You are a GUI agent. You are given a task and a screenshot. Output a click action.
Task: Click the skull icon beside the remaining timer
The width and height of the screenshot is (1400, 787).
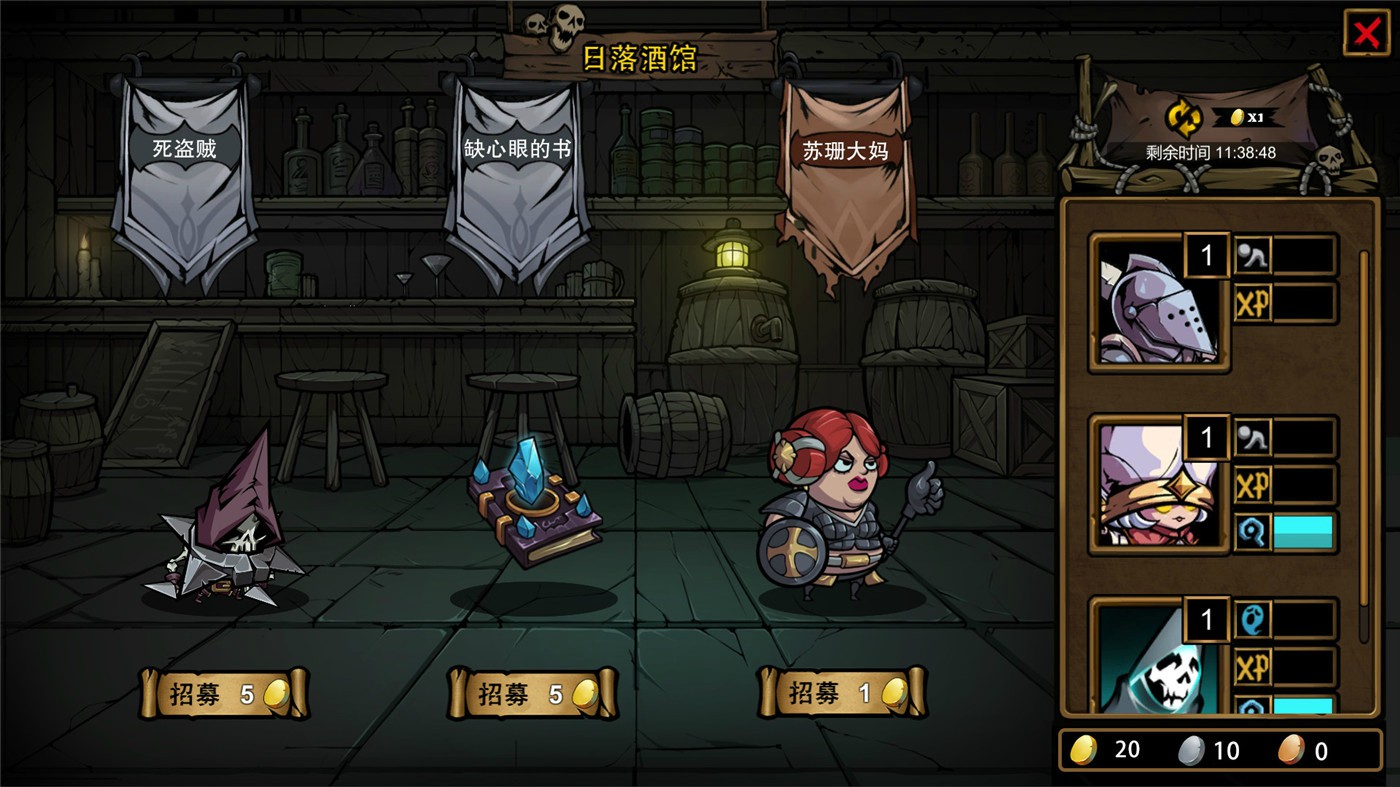pos(1331,158)
